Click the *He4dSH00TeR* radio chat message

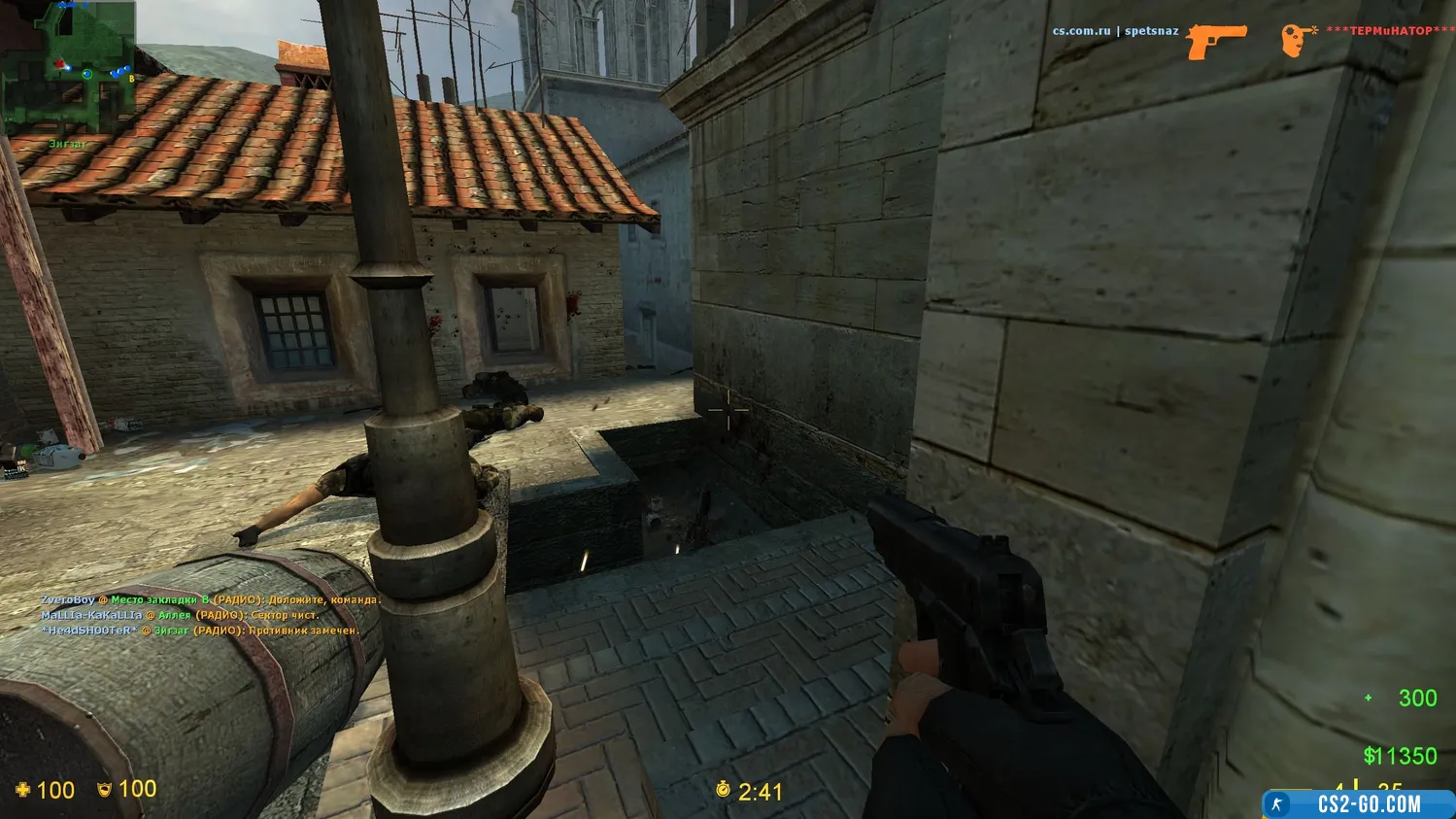200,631
